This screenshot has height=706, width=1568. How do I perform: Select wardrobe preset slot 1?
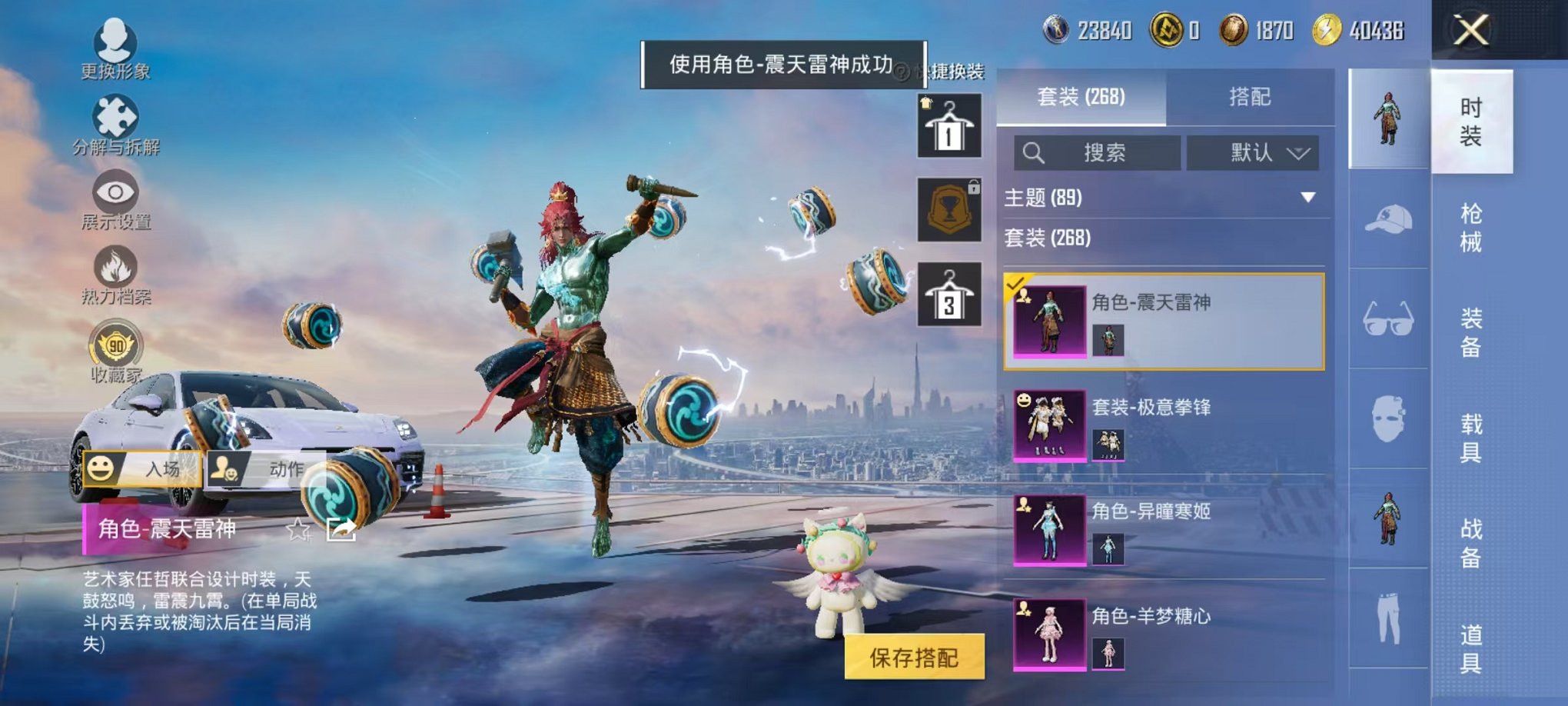(x=948, y=125)
